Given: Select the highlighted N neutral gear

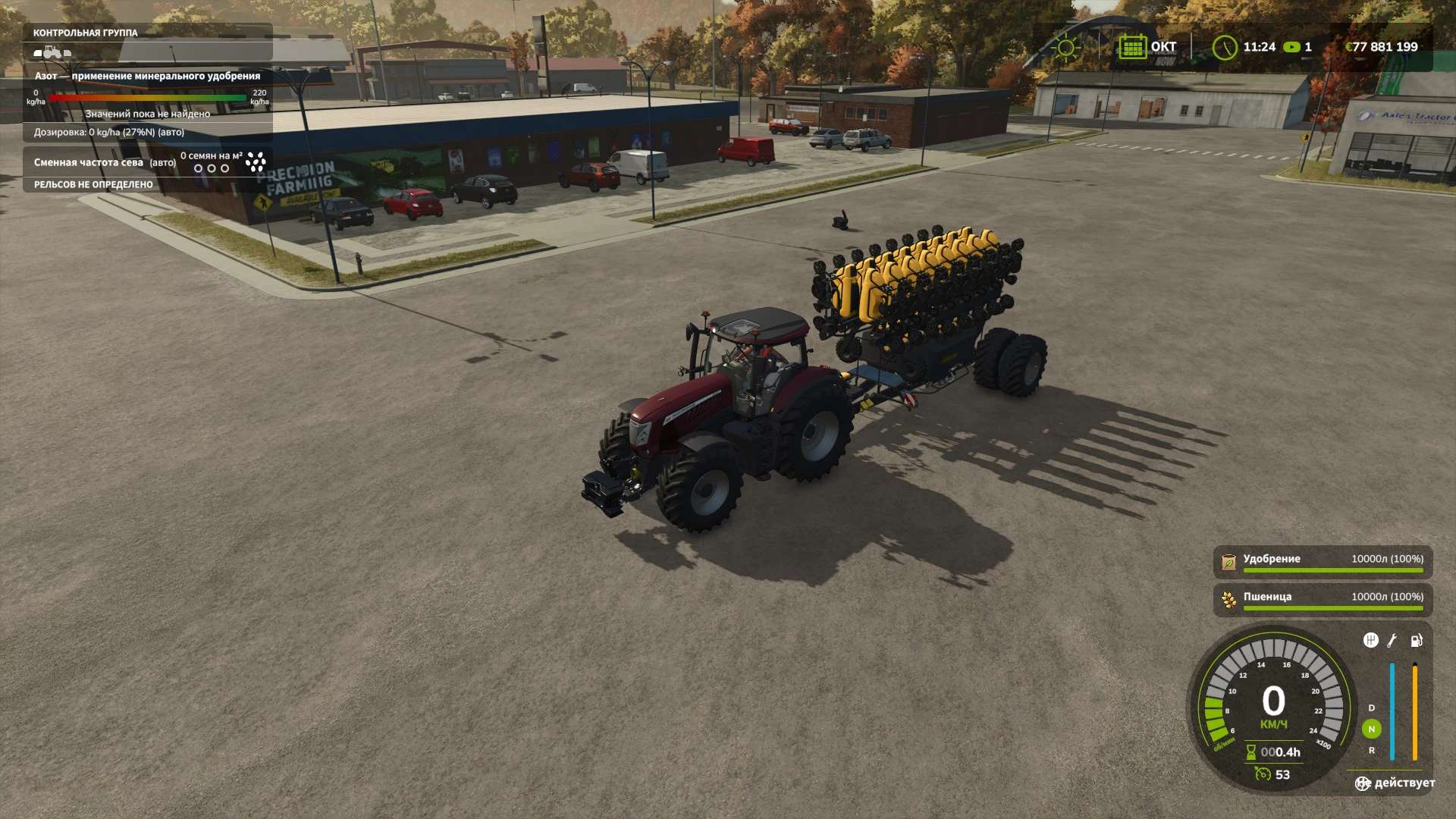Looking at the screenshot, I should (1371, 729).
